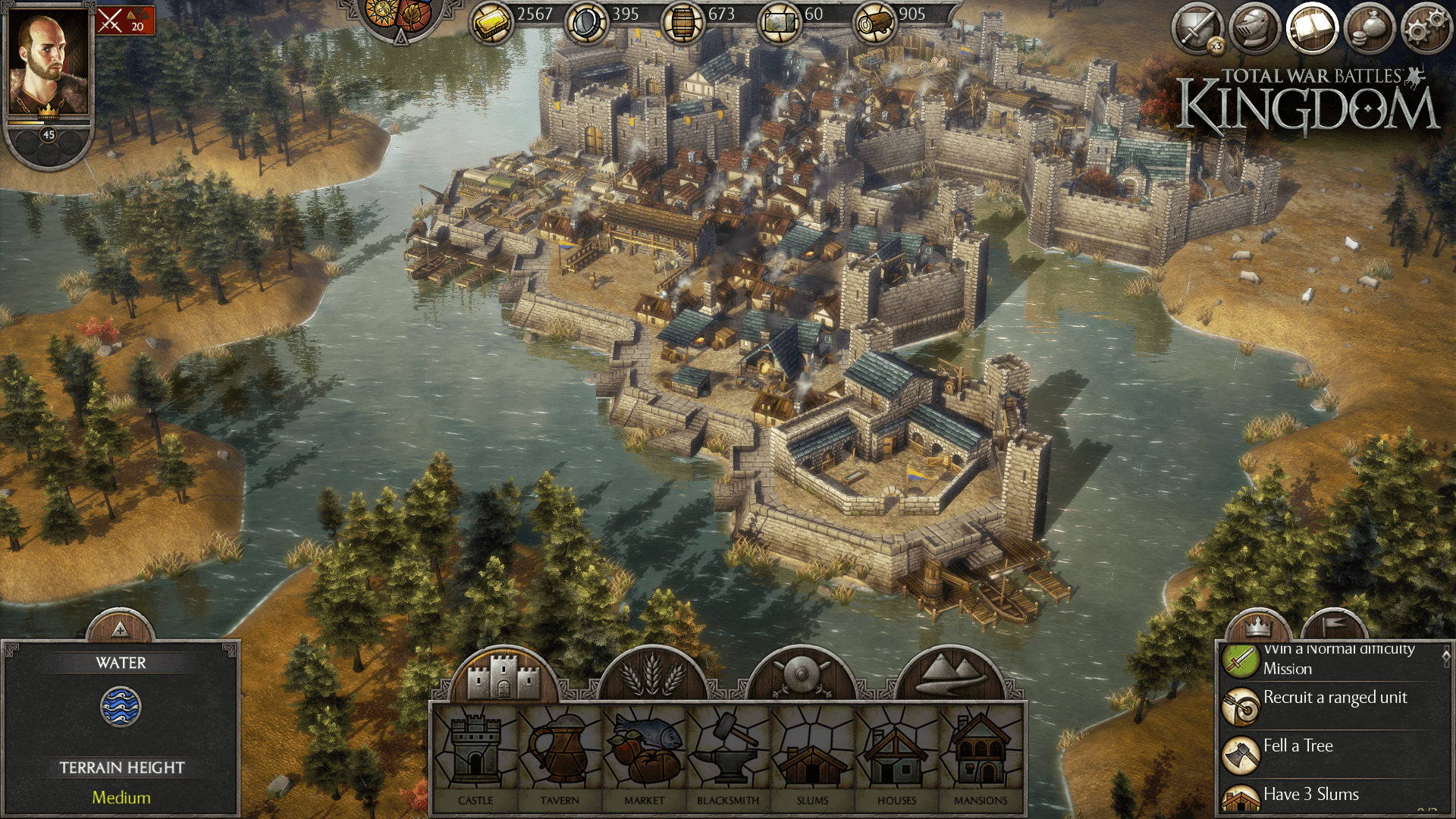Open the wheat farming category tab
The image size is (1456, 819).
click(x=652, y=673)
